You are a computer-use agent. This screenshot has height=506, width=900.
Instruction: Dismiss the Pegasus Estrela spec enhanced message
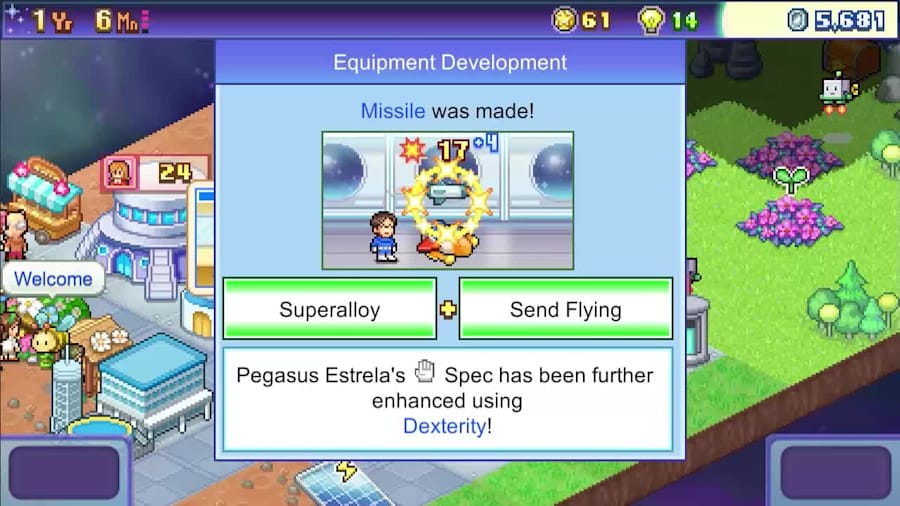(x=448, y=399)
